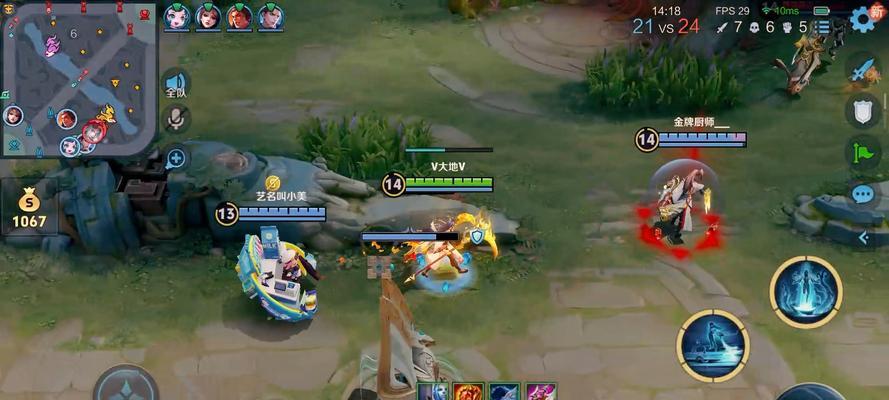Select the orange flame buff icon
This screenshot has height=400, width=889.
(x=468, y=392)
